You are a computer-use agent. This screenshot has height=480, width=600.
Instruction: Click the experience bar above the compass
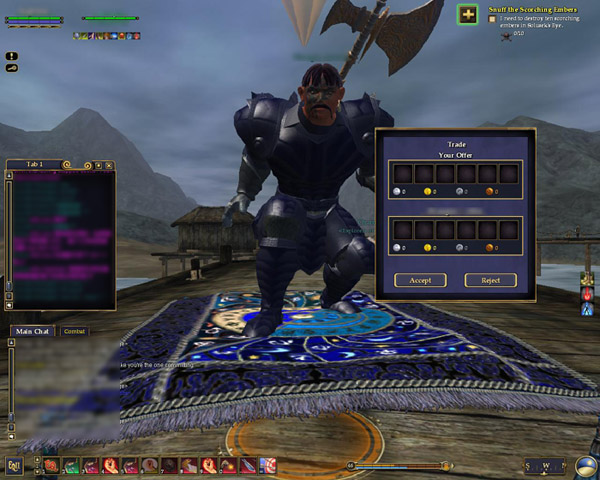400,466
